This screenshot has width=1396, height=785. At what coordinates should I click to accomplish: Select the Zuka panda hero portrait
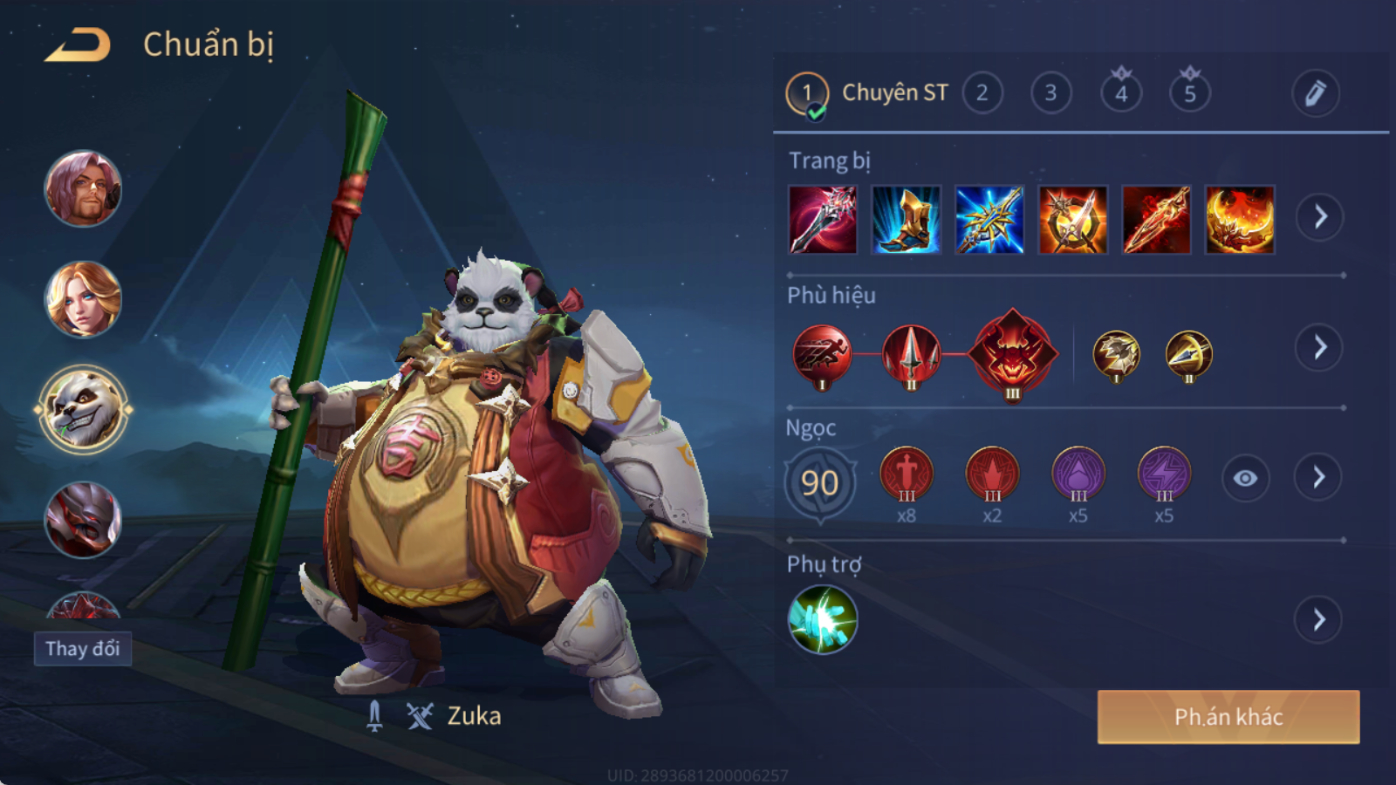tap(83, 410)
